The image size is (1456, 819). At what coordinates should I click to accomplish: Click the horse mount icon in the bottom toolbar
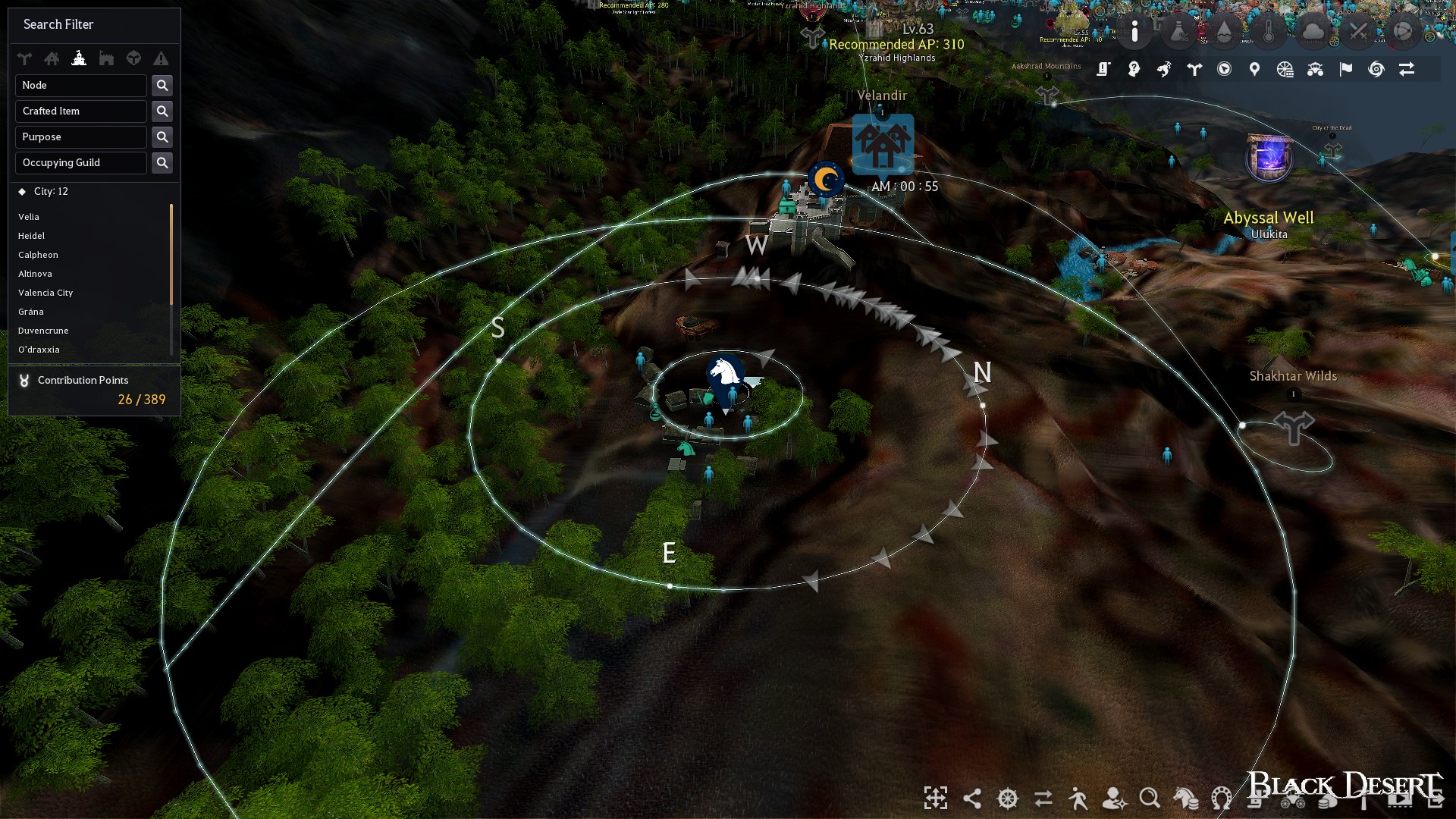point(1185,799)
